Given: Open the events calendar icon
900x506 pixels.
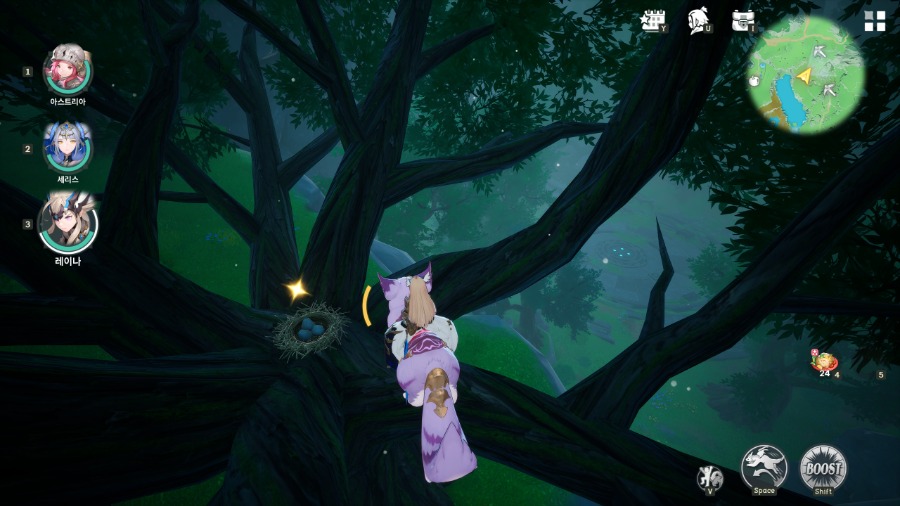Looking at the screenshot, I should pos(653,21).
